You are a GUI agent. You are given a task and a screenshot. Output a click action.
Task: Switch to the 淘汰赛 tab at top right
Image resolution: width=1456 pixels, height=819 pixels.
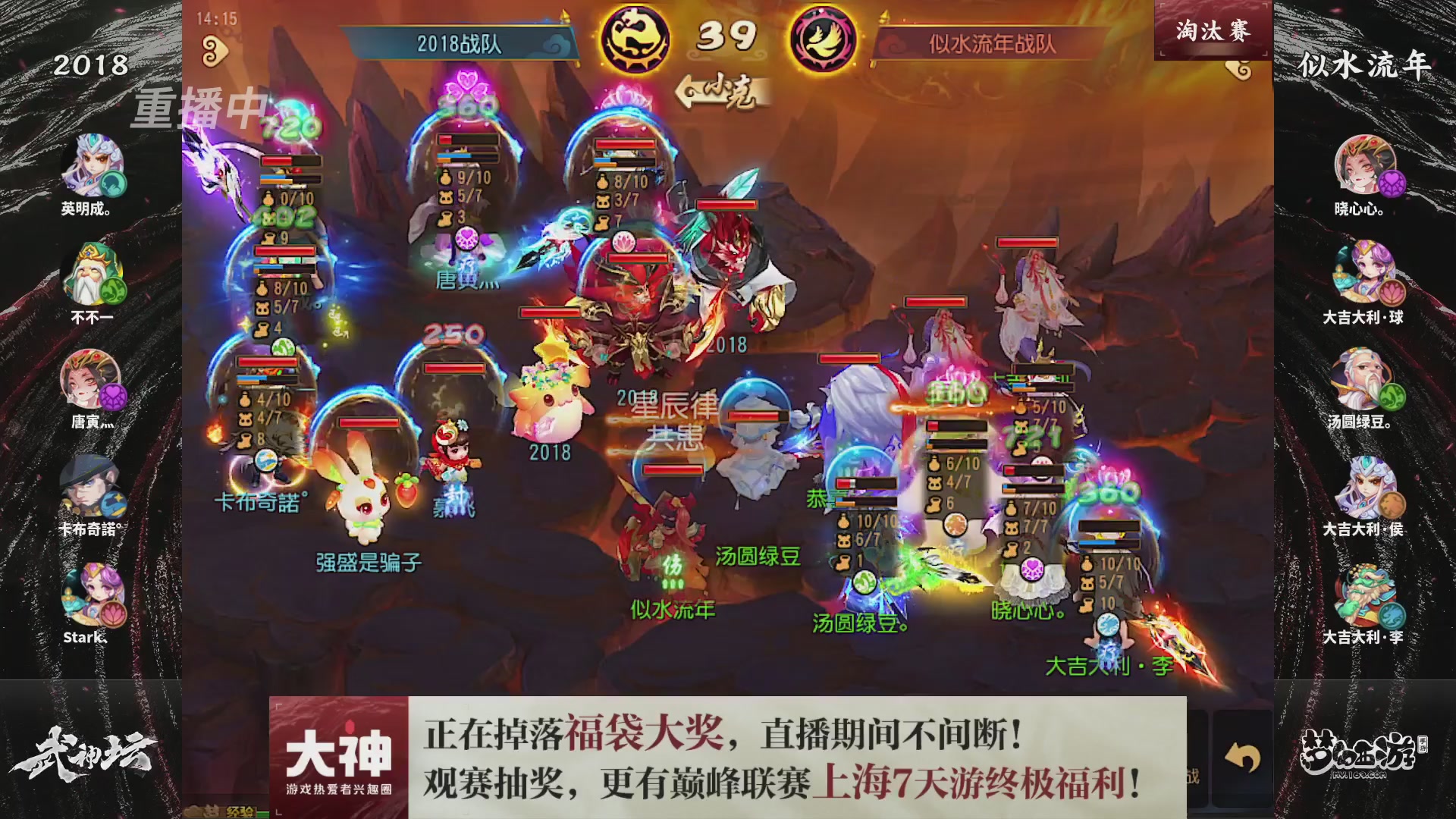click(1212, 30)
